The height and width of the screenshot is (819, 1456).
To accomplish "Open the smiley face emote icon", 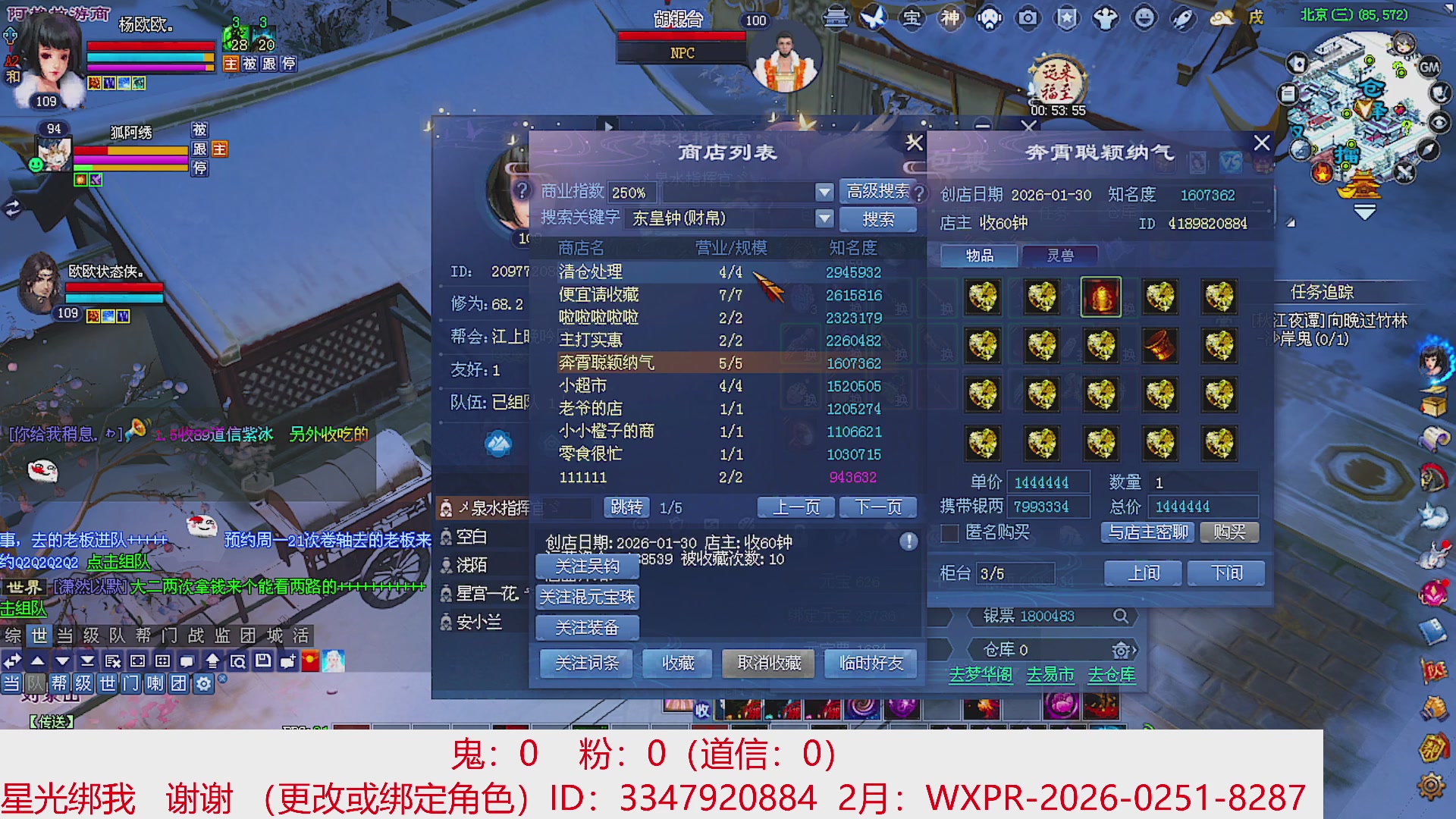I will [1144, 19].
